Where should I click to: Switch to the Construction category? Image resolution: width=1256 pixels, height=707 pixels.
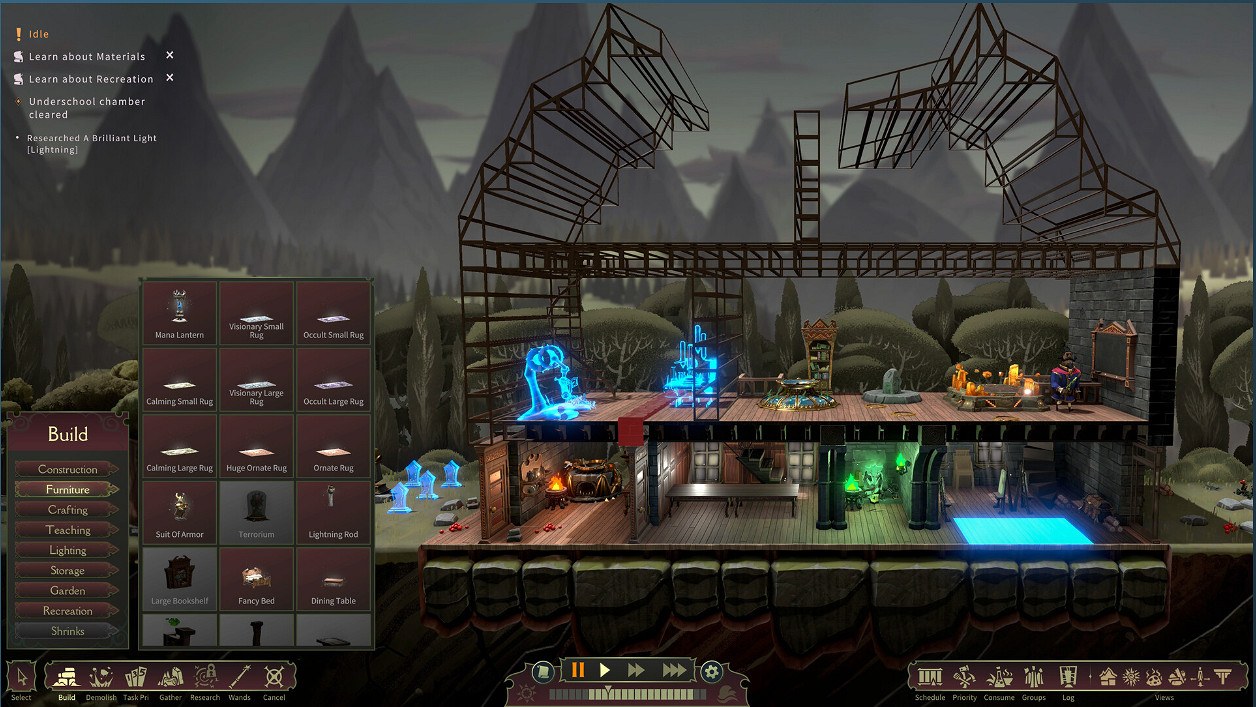pyautogui.click(x=67, y=469)
